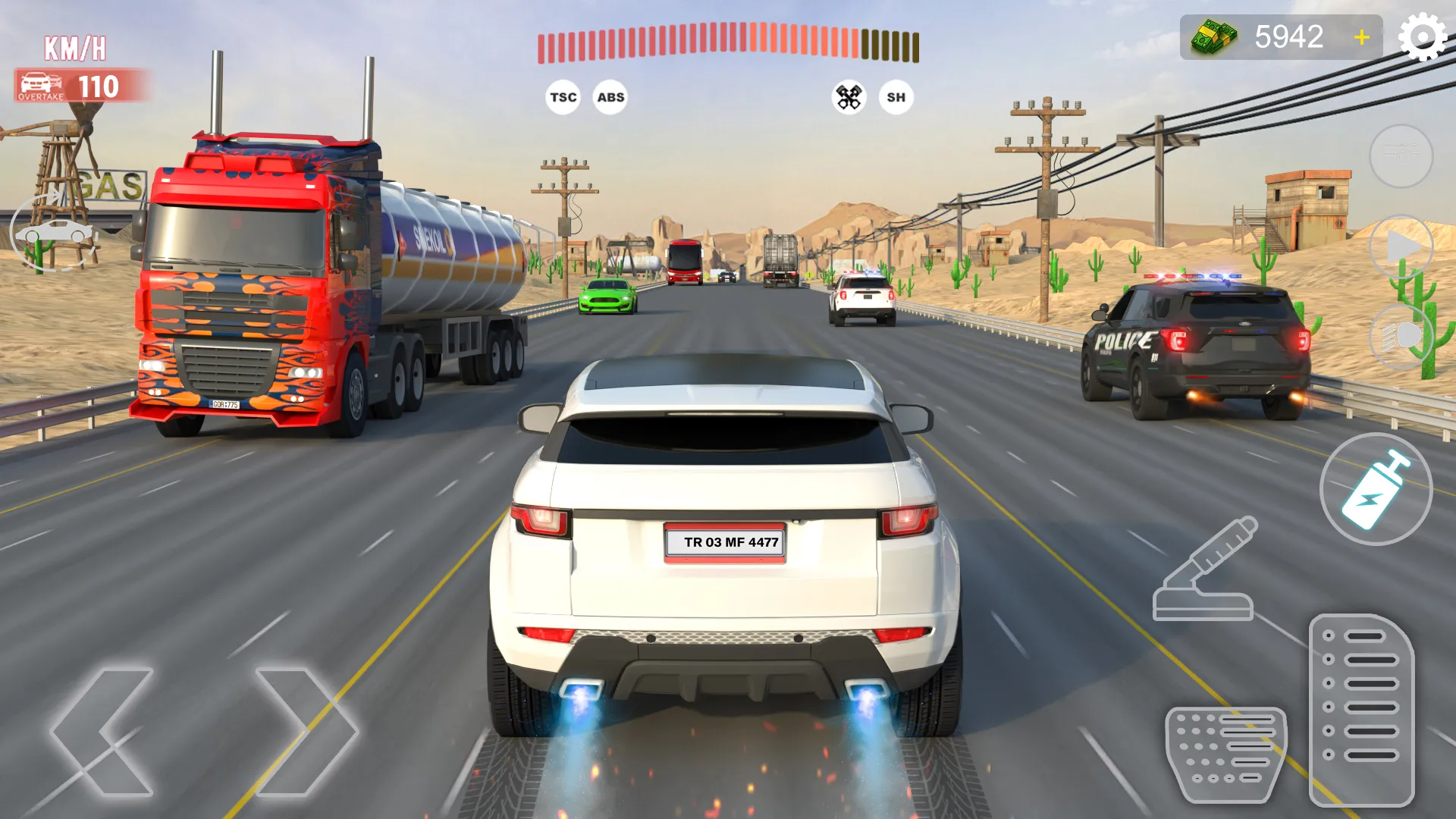Toggle the ABS braking system
The width and height of the screenshot is (1456, 819).
coord(610,97)
